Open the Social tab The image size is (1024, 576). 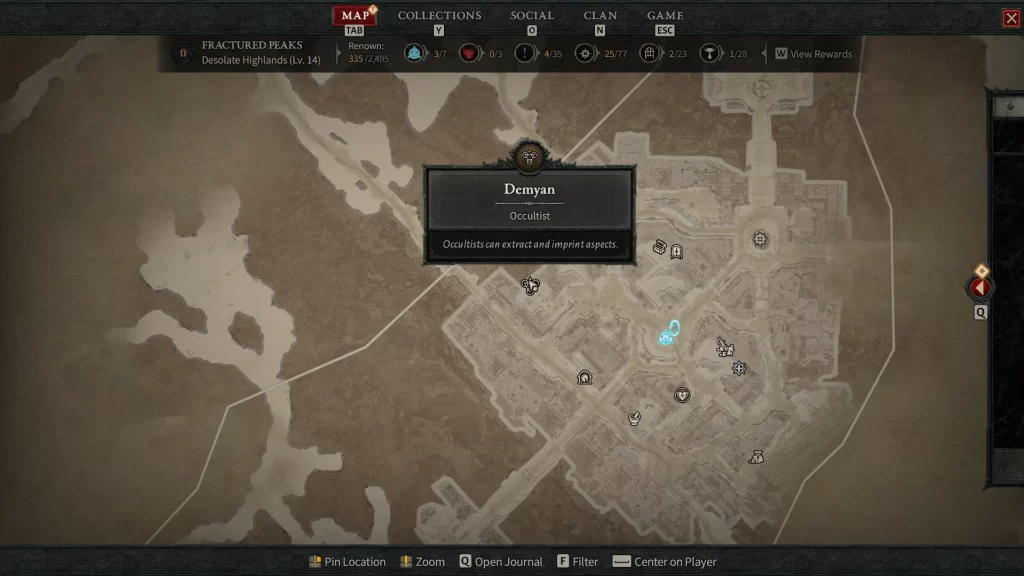pos(532,16)
